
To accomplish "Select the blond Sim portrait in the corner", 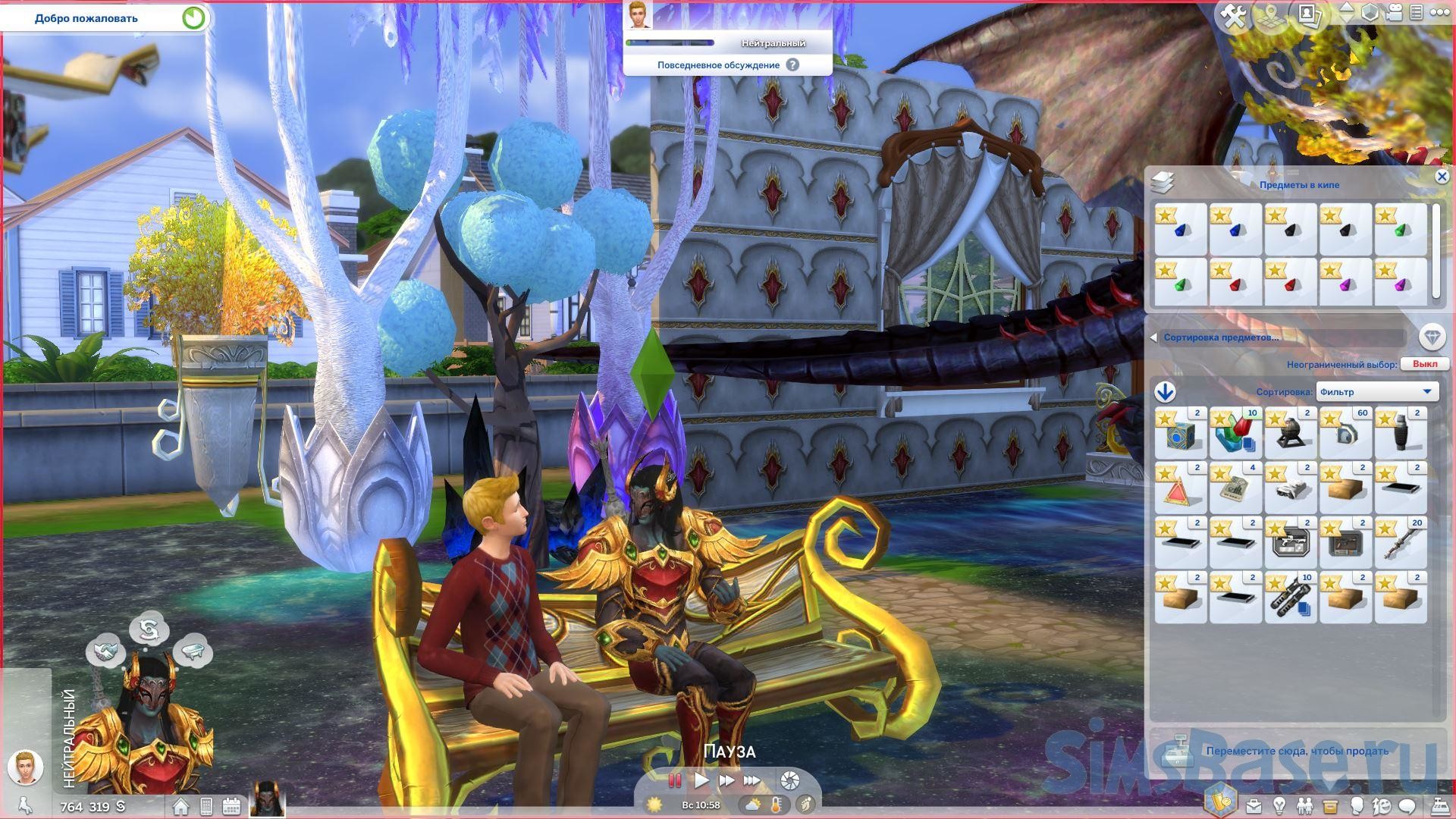I will coord(25,767).
